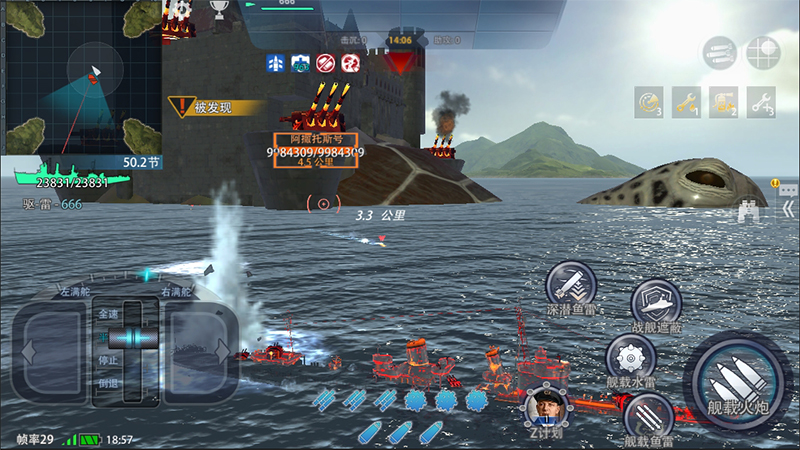The image size is (800, 450).
Task: Set throttle to 倒退 reverse
Action: tap(107, 383)
